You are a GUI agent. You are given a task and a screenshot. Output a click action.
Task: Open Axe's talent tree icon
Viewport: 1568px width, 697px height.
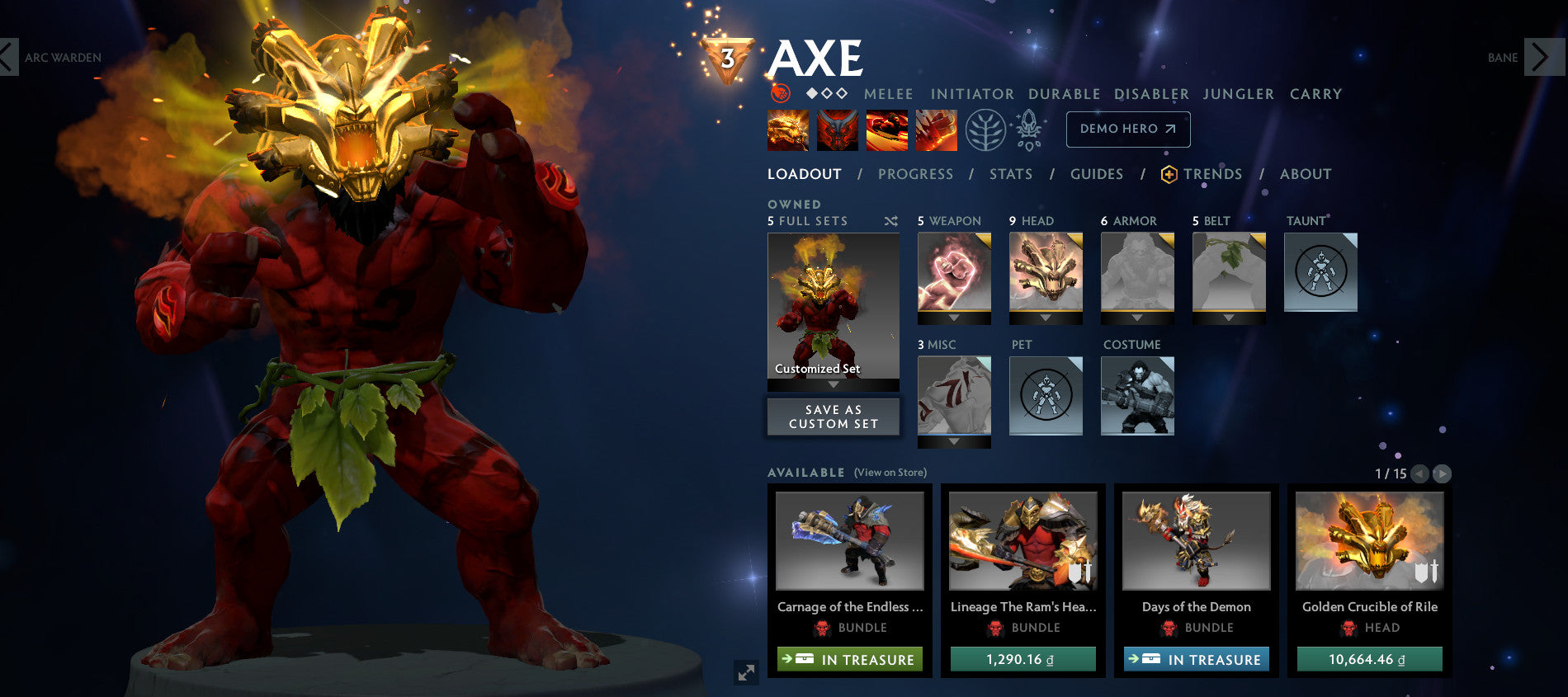985,130
